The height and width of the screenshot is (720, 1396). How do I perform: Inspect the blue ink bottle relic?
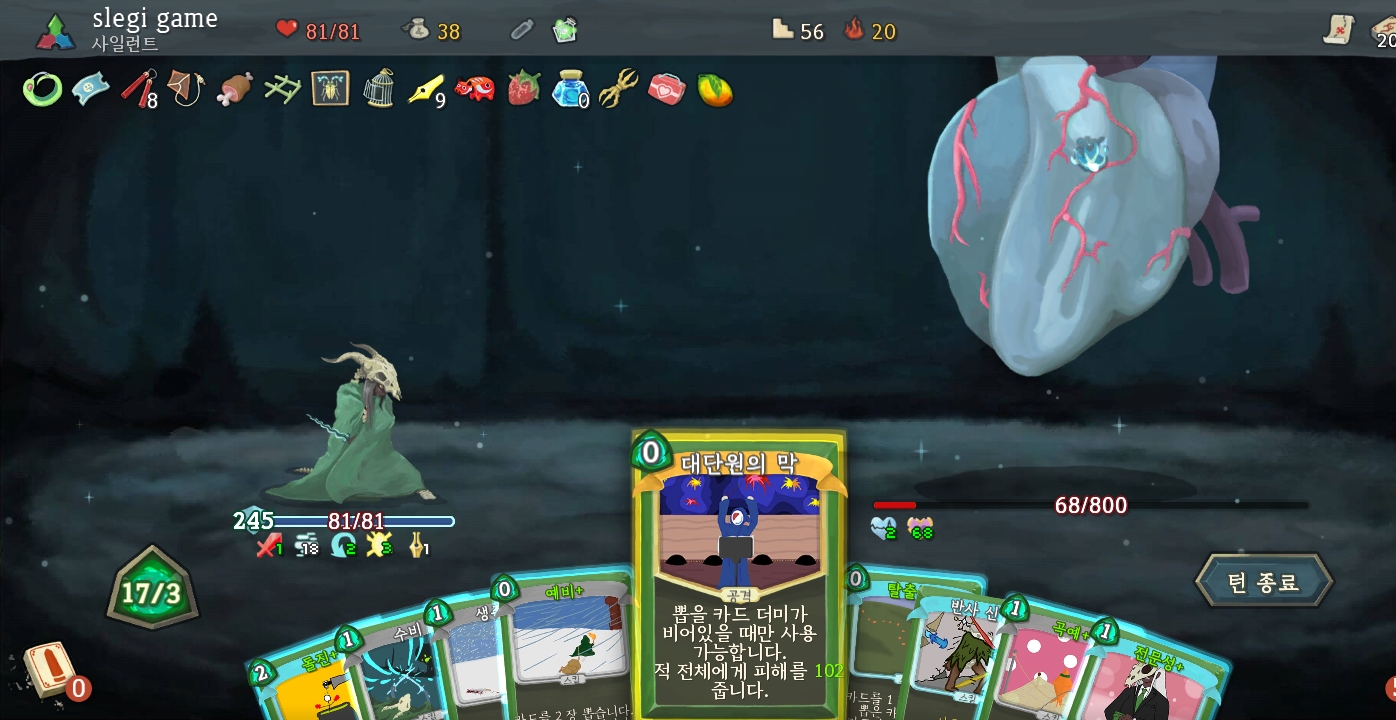(x=570, y=90)
